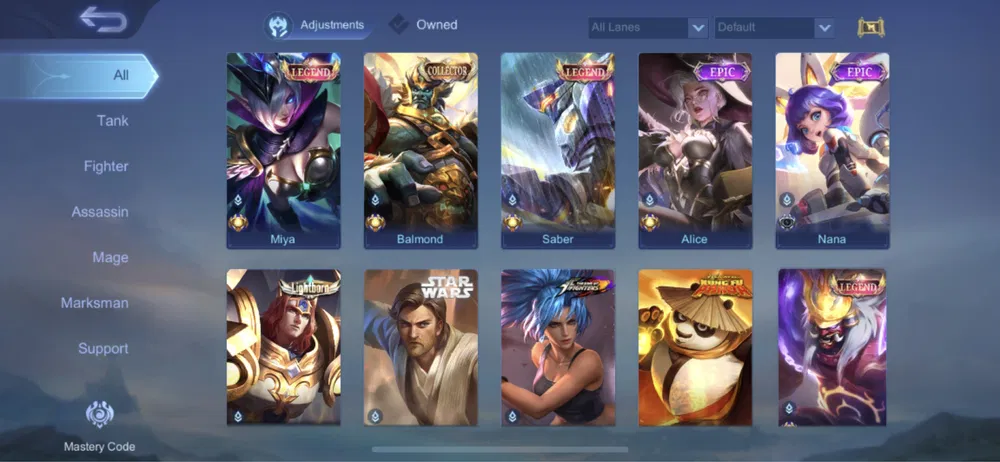Screen dimensions: 1000x462
Task: Select the All heroes tab
Action: click(120, 75)
